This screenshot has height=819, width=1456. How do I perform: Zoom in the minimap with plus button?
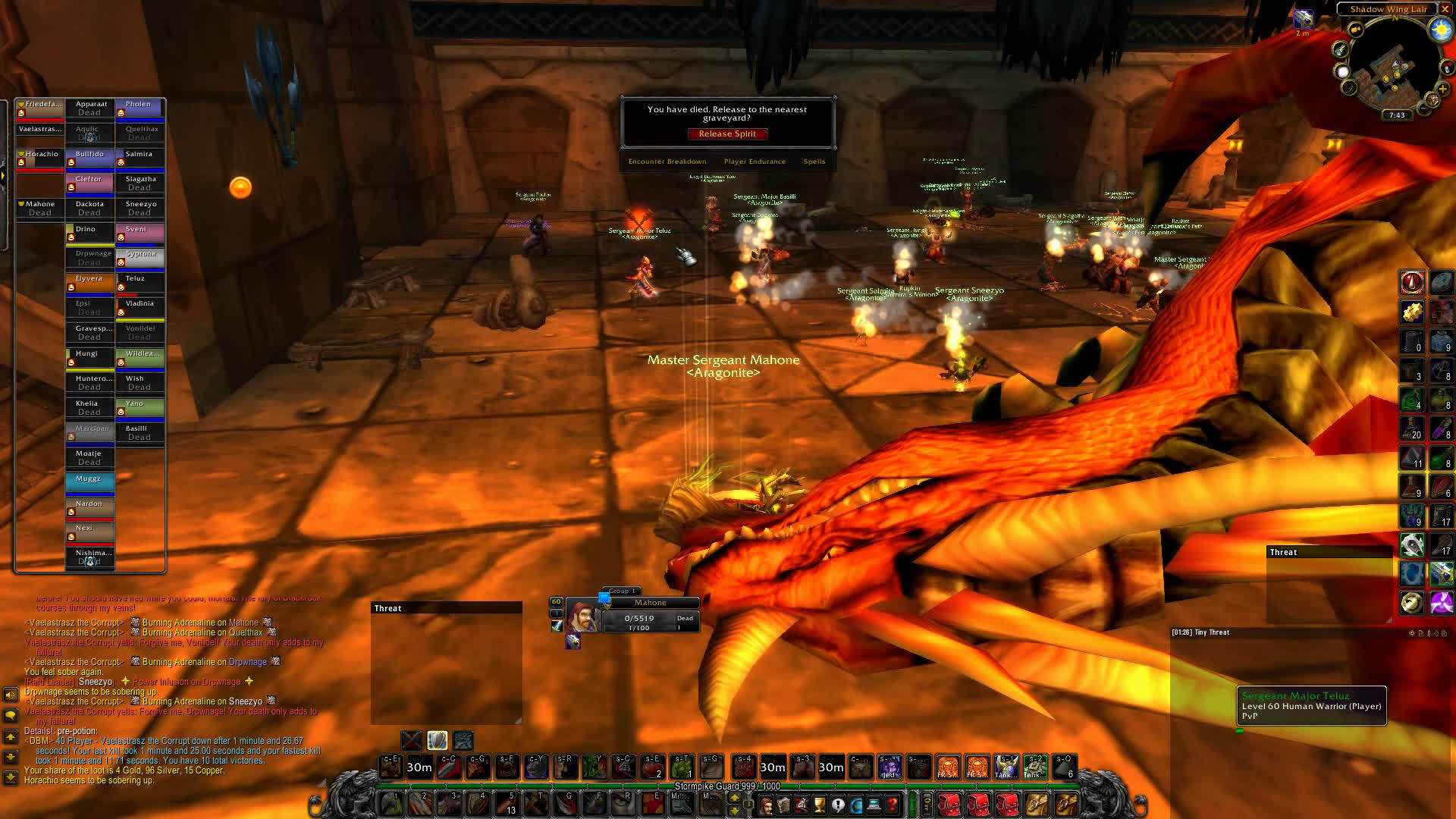tap(1442, 89)
